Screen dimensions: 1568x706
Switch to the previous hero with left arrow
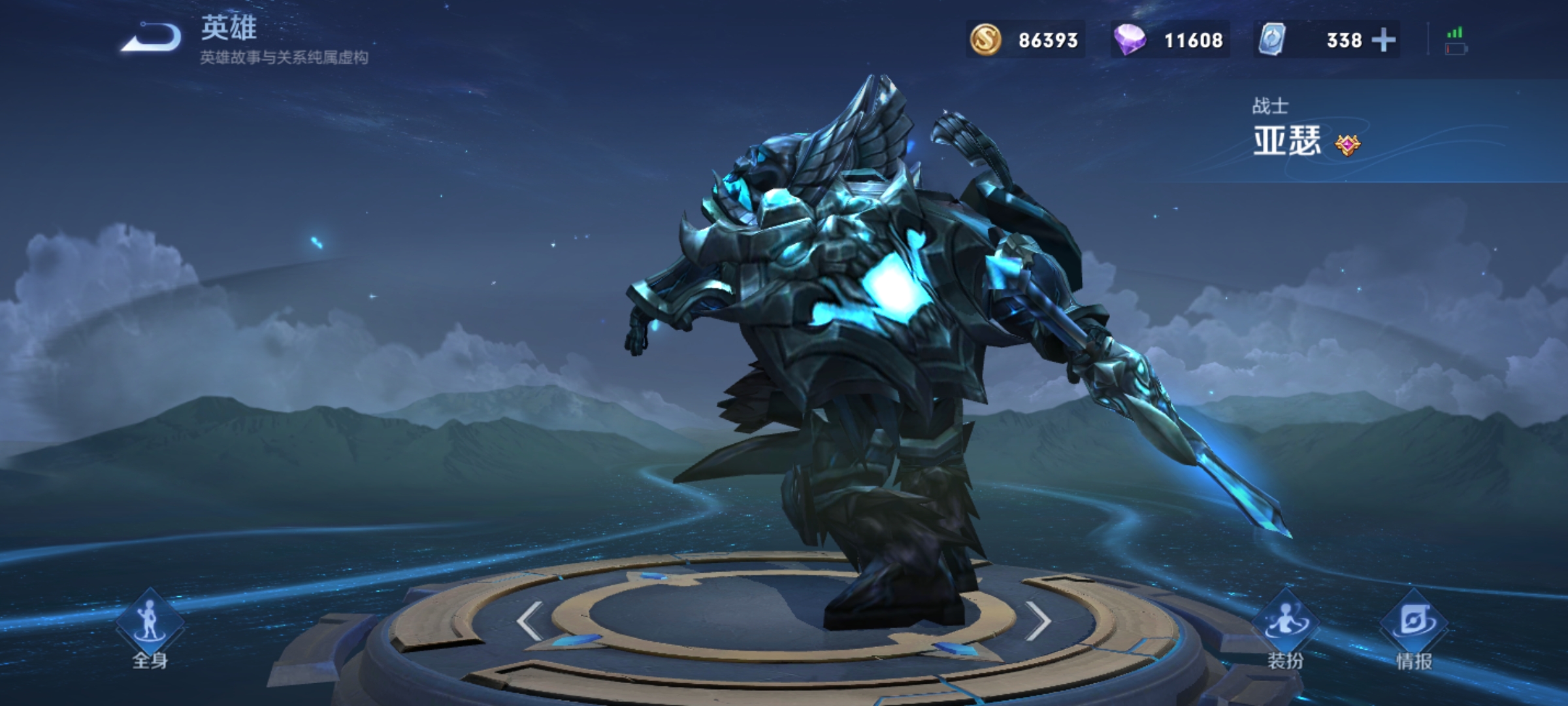tap(529, 620)
